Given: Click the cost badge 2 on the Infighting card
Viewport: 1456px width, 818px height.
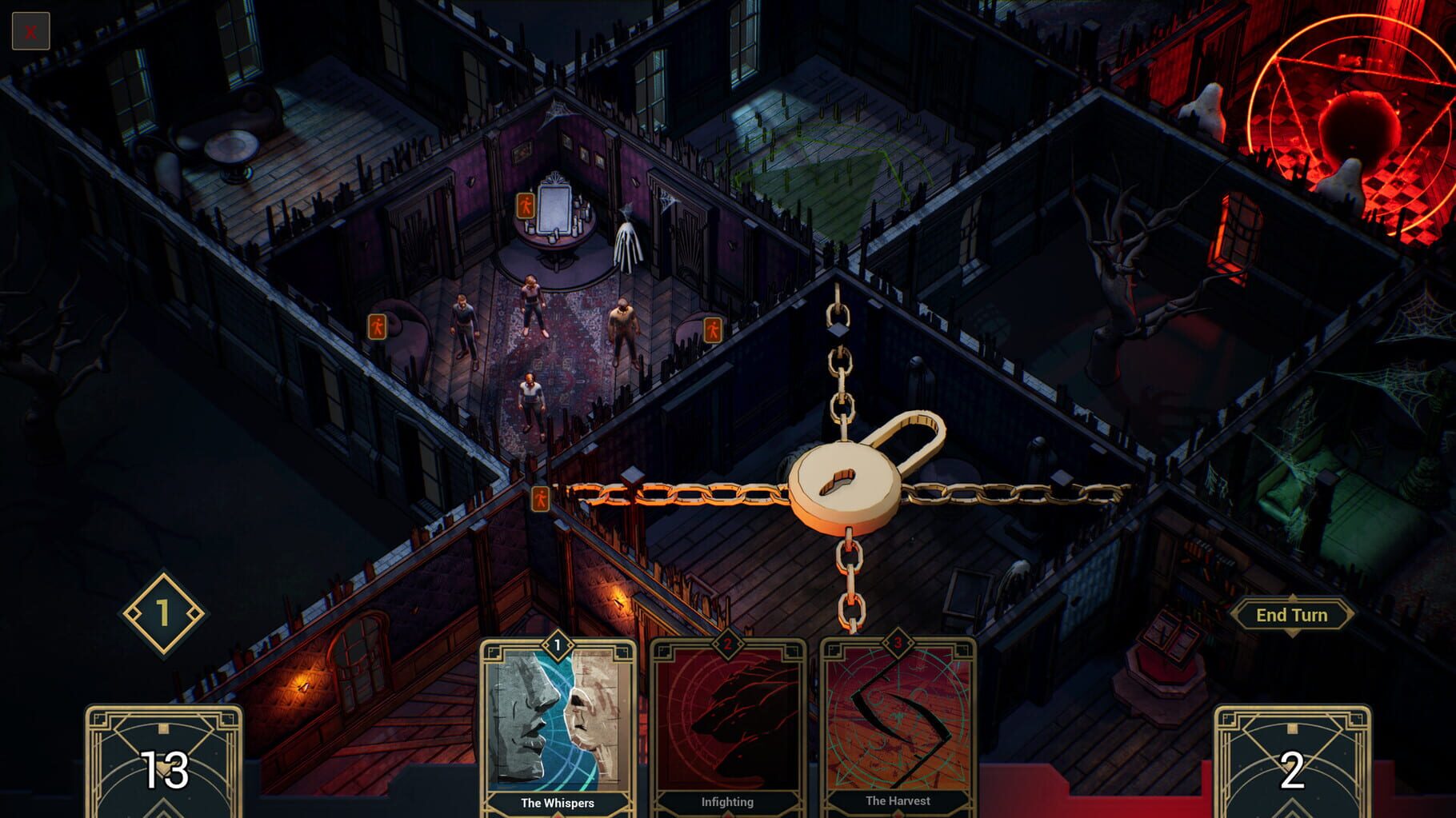Looking at the screenshot, I should [x=727, y=645].
